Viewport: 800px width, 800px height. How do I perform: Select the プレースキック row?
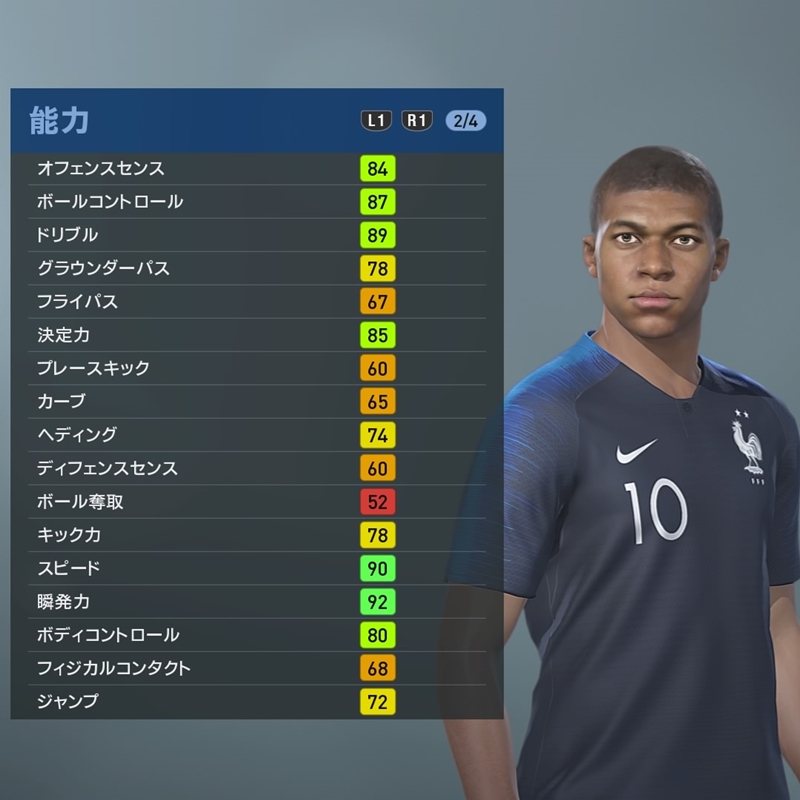click(256, 368)
